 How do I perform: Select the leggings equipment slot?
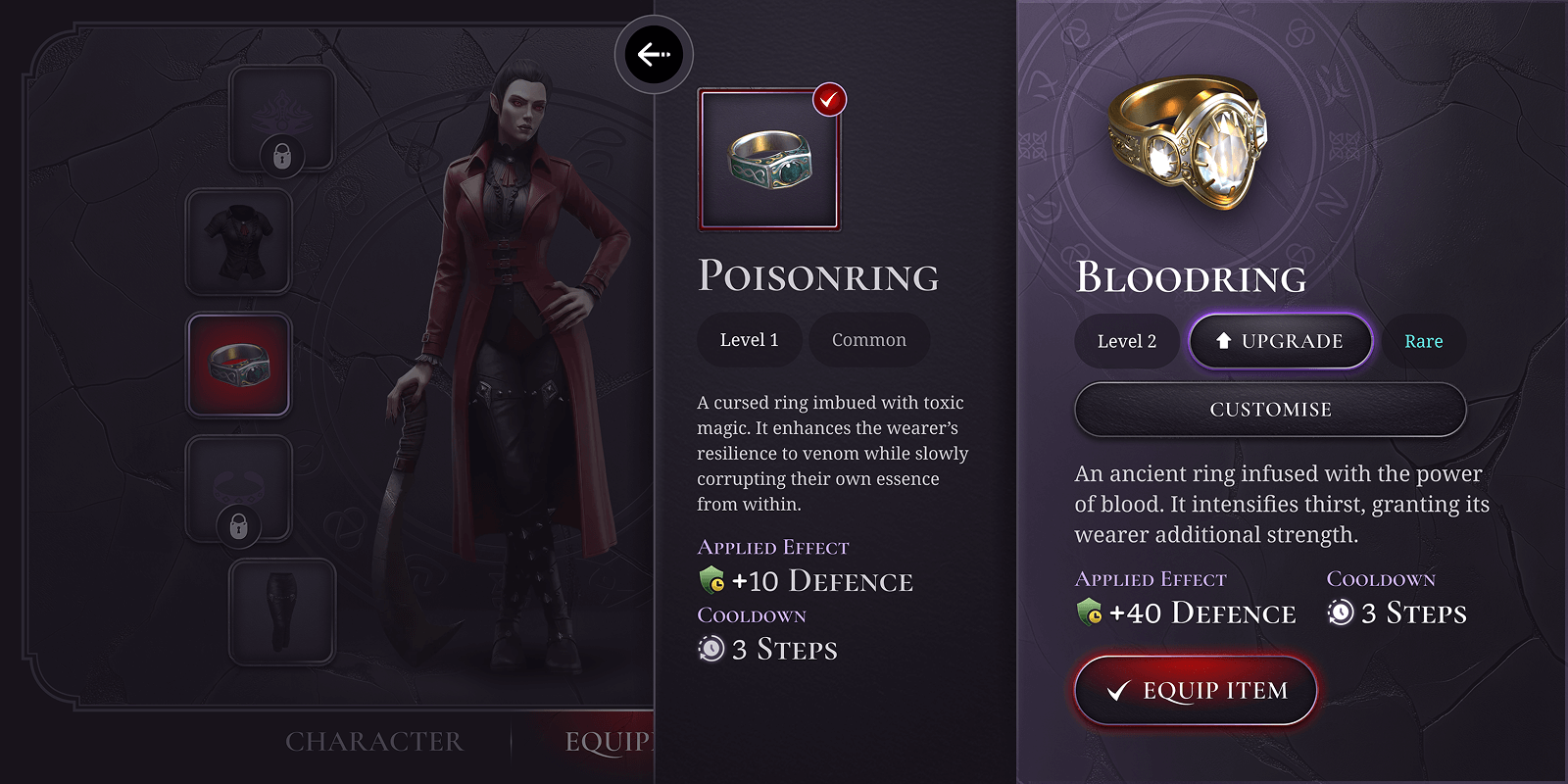click(x=283, y=610)
